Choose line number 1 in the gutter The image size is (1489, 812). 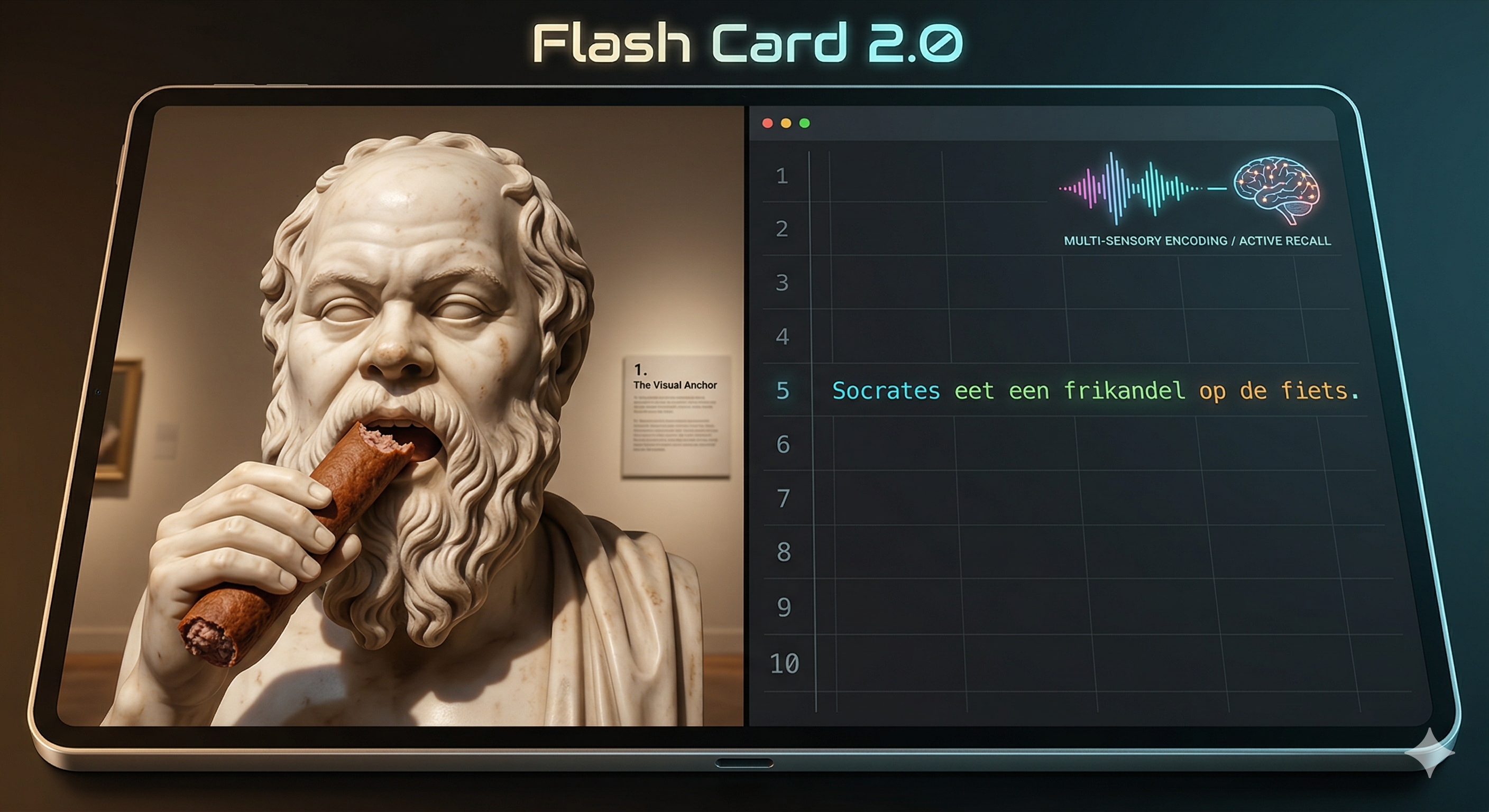pyautogui.click(x=782, y=176)
